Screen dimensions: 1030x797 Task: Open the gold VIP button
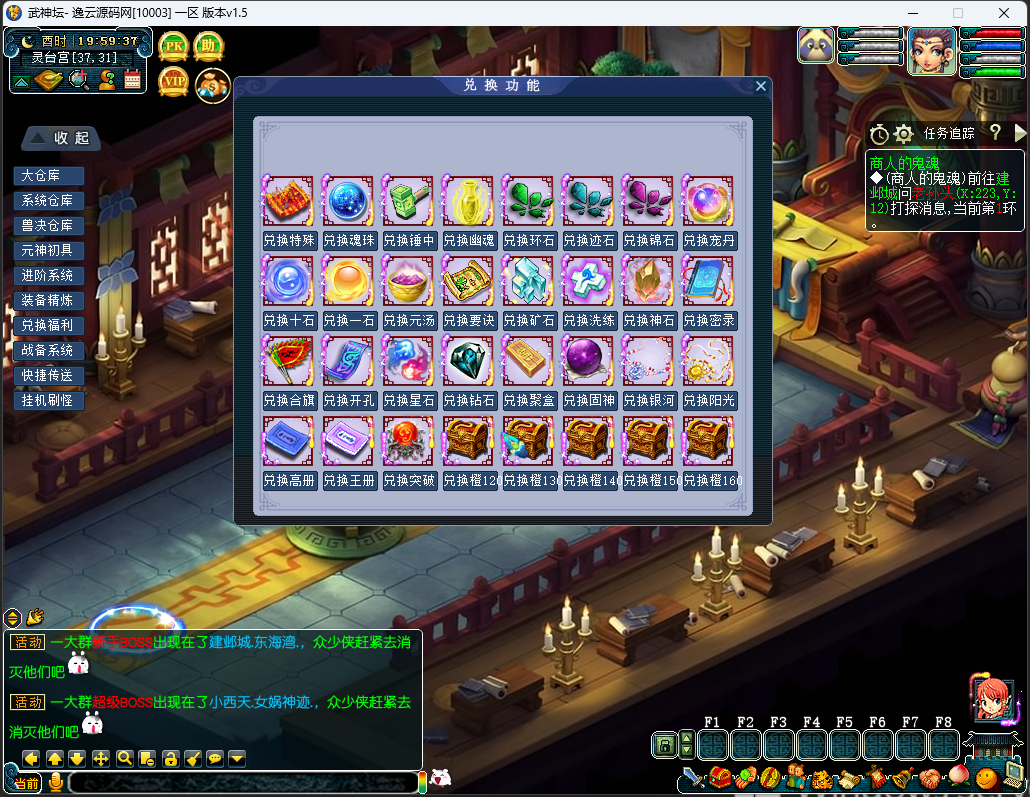tap(174, 82)
